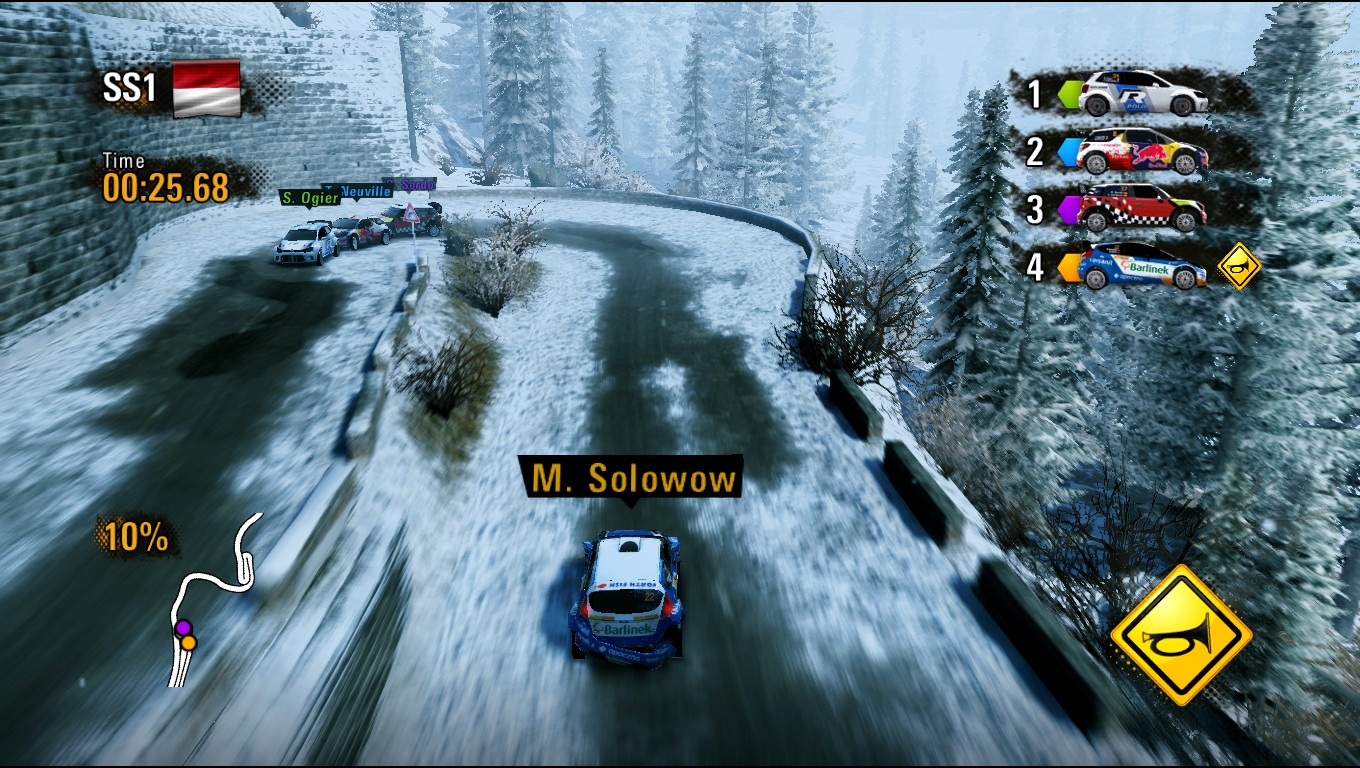The height and width of the screenshot is (768, 1360).
Task: Select the fourth place Barlinek car
Action: 1142,266
